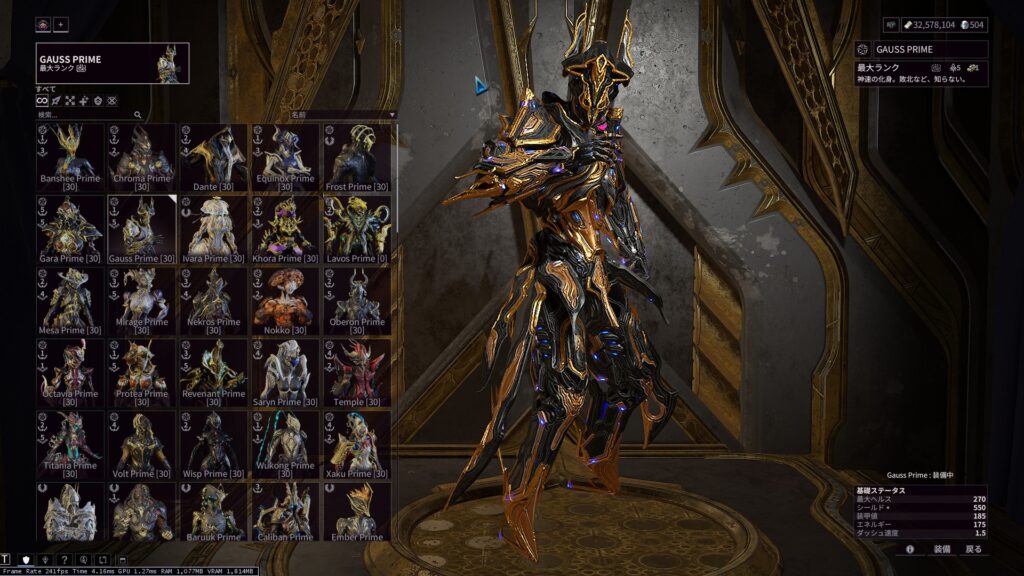
Task: Select the infinity all-filter icon
Action: pyautogui.click(x=42, y=101)
